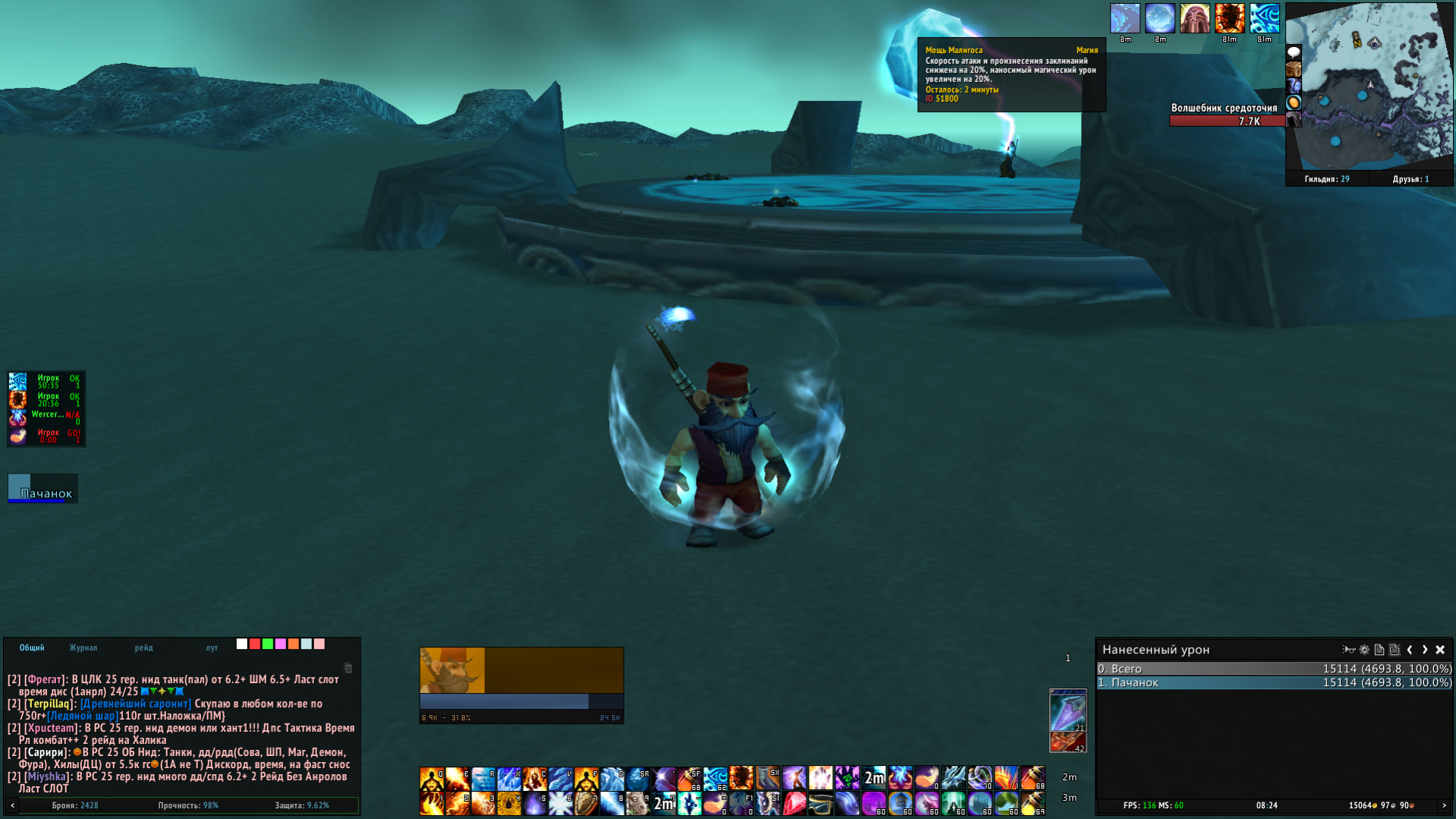The width and height of the screenshot is (1456, 819).
Task: Select the рейд chat tab
Action: pos(143,647)
